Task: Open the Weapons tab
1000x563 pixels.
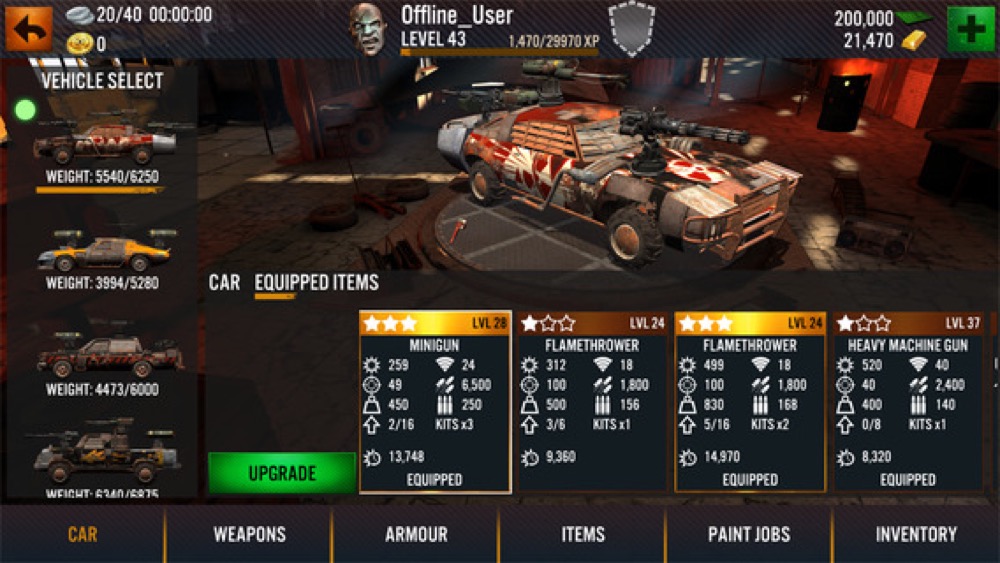Action: 249,534
